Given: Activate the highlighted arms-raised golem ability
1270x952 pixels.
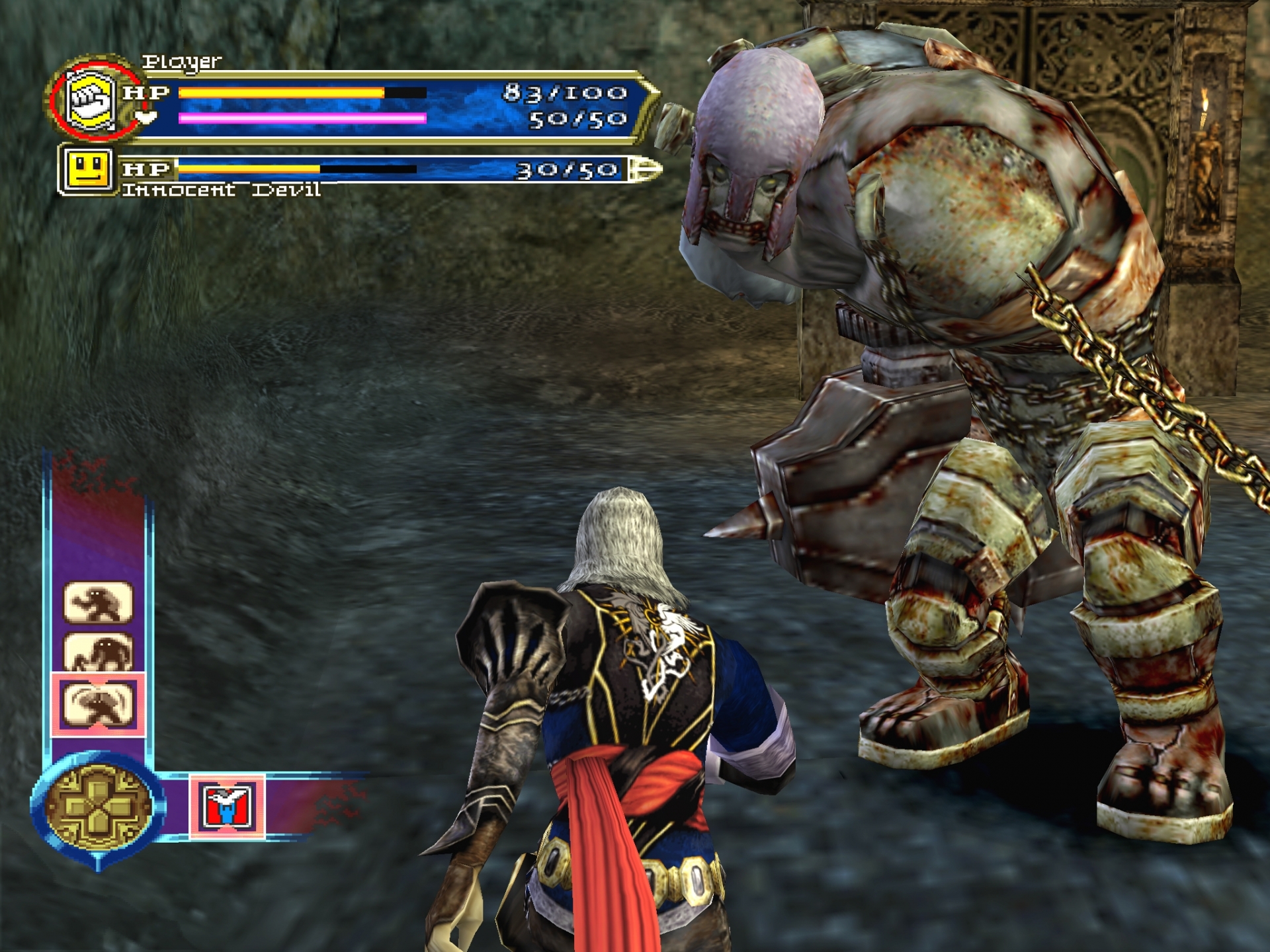Looking at the screenshot, I should pos(98,705).
